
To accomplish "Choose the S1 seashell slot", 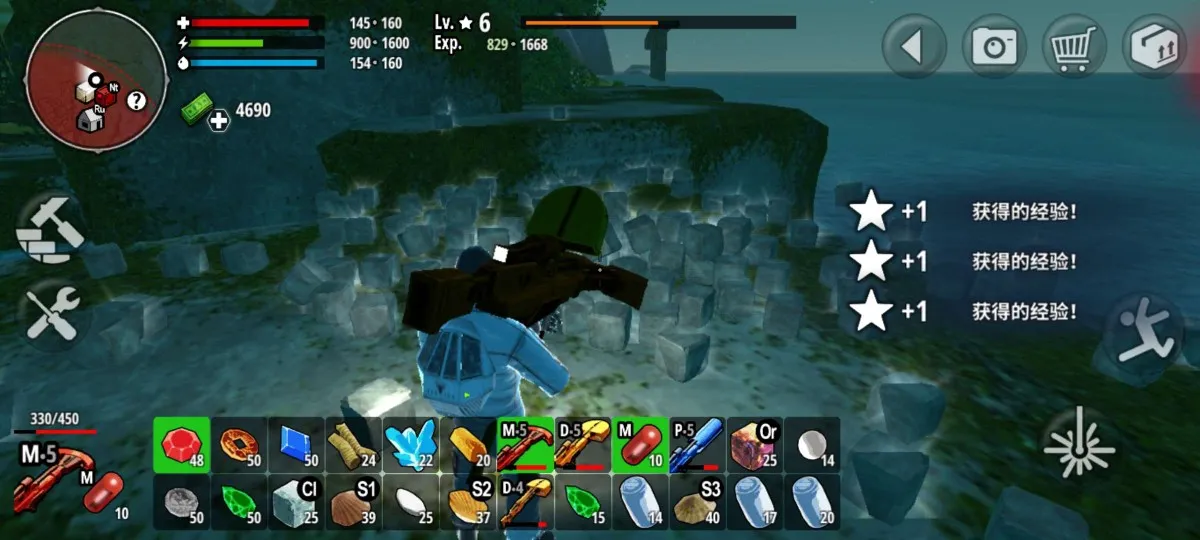I will [x=354, y=501].
